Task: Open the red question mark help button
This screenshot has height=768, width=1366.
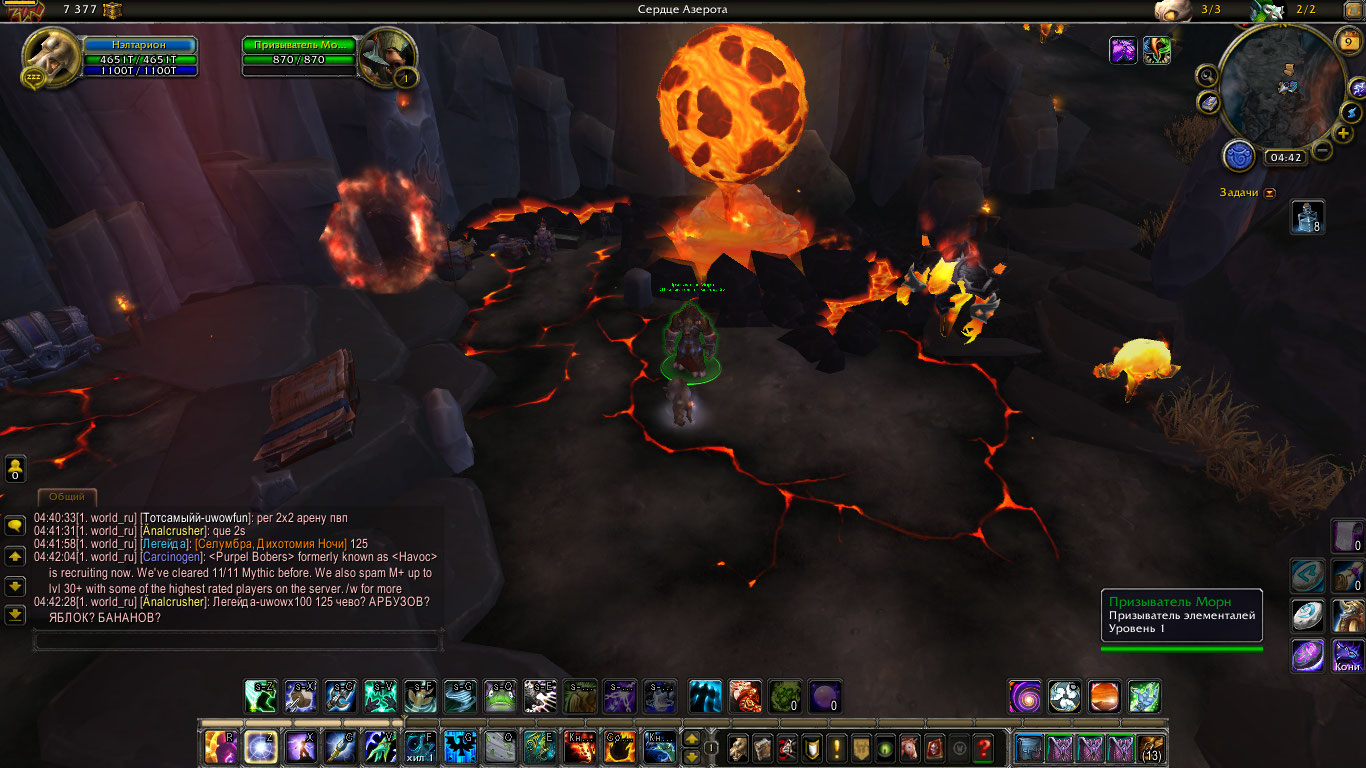Action: coord(984,748)
